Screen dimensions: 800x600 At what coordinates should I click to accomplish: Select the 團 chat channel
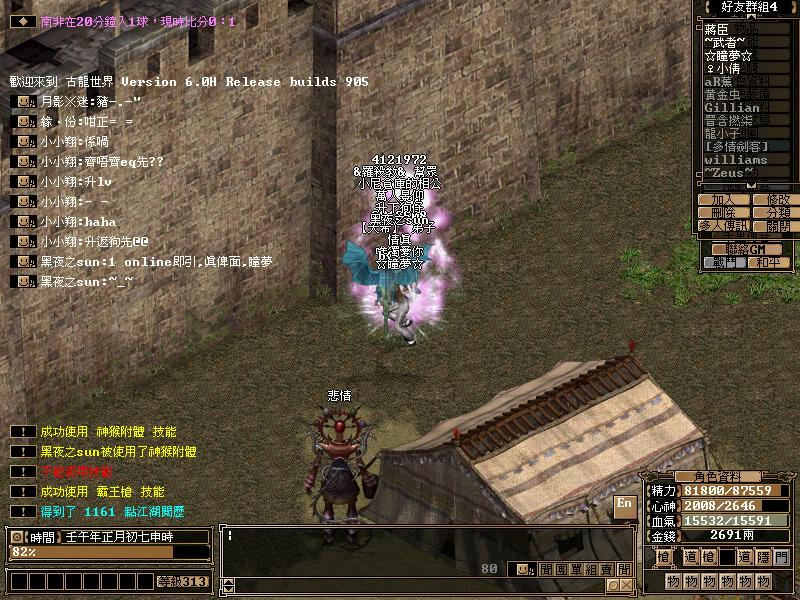click(559, 569)
